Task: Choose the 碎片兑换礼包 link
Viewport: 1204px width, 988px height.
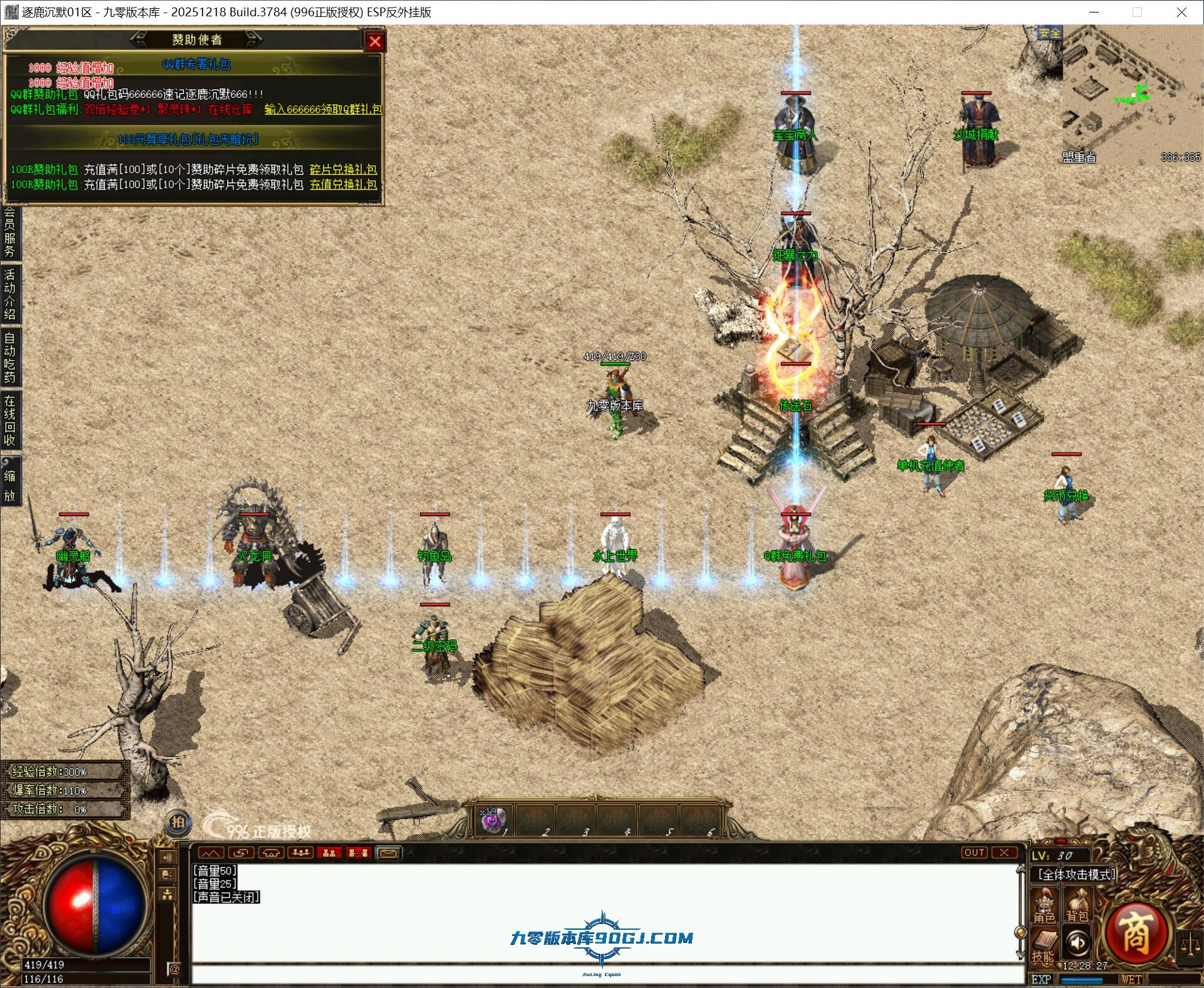Action: (343, 169)
